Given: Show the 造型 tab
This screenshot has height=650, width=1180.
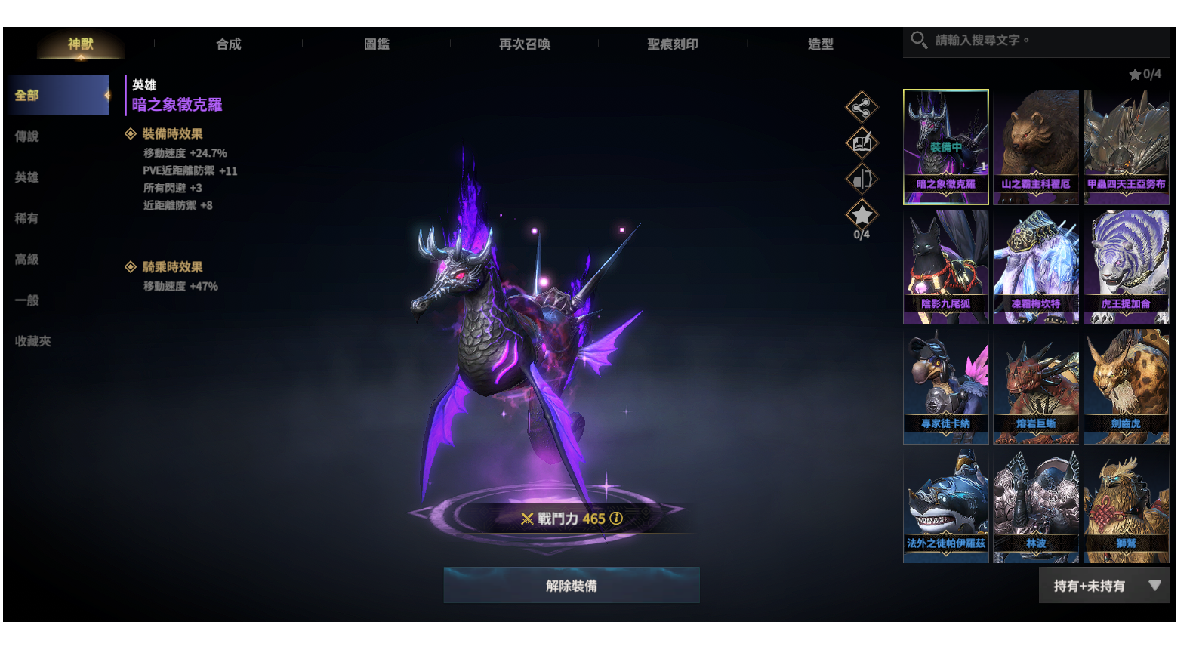Looking at the screenshot, I should click(x=821, y=44).
